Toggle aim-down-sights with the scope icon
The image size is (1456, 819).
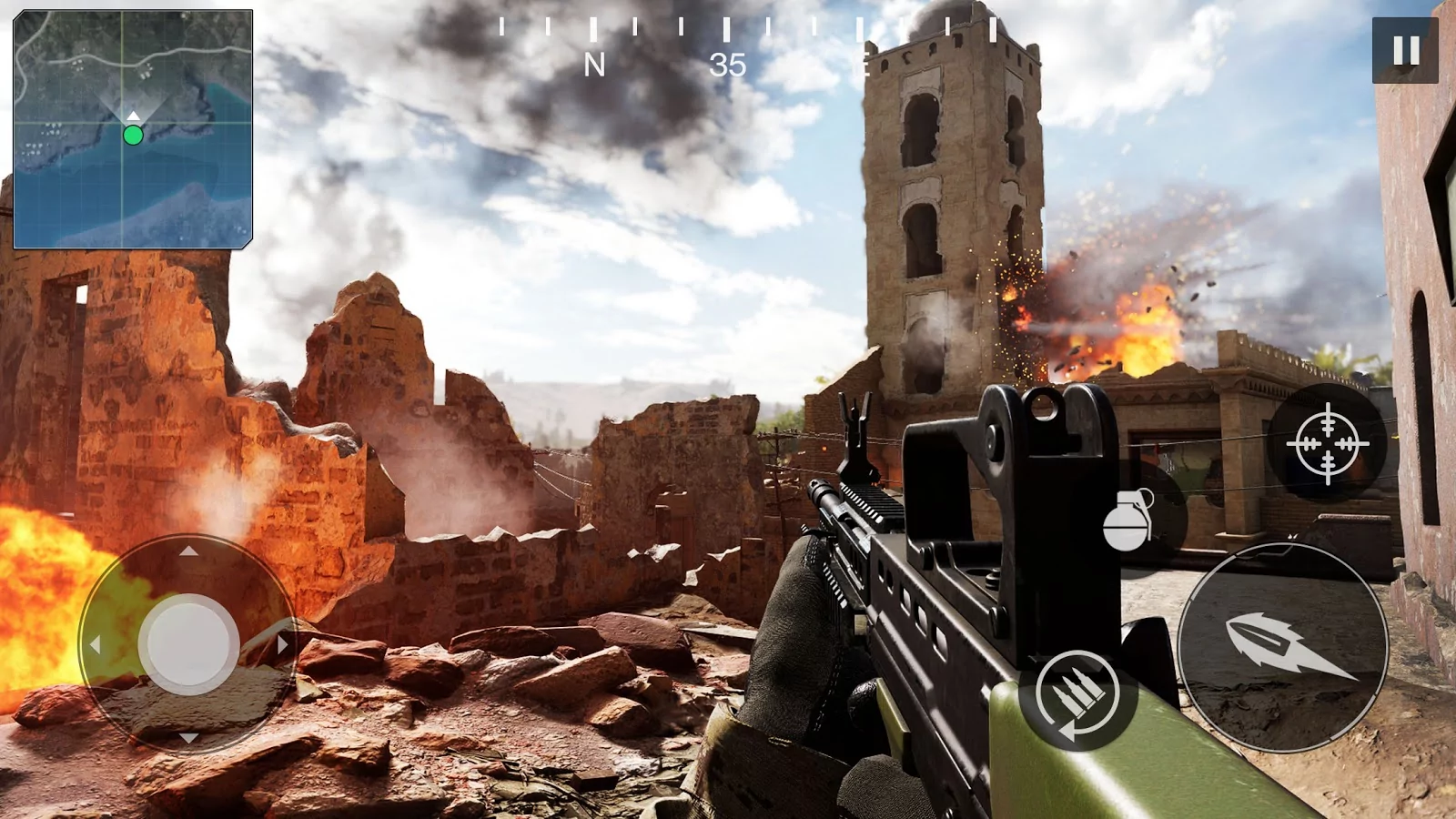point(1328,443)
